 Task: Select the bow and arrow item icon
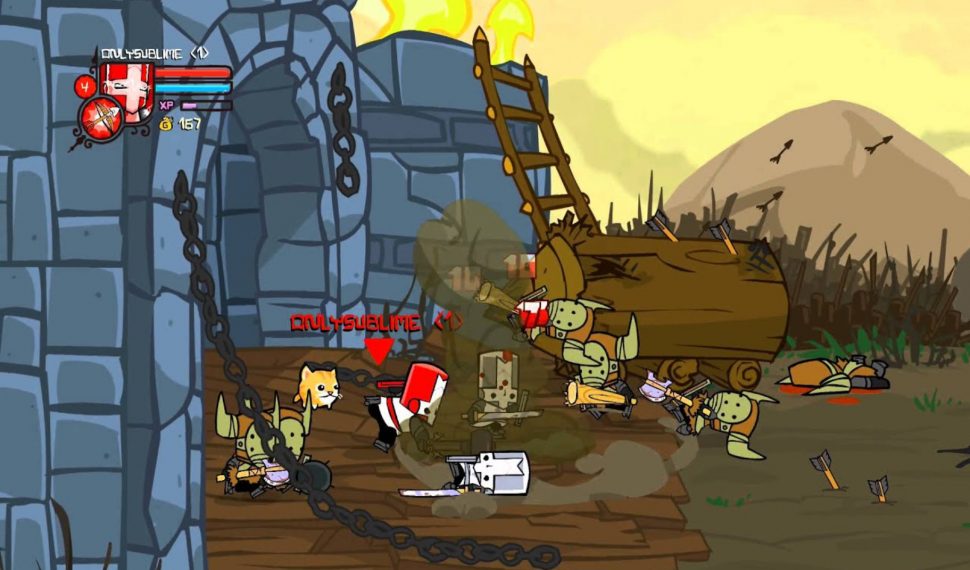click(x=102, y=118)
